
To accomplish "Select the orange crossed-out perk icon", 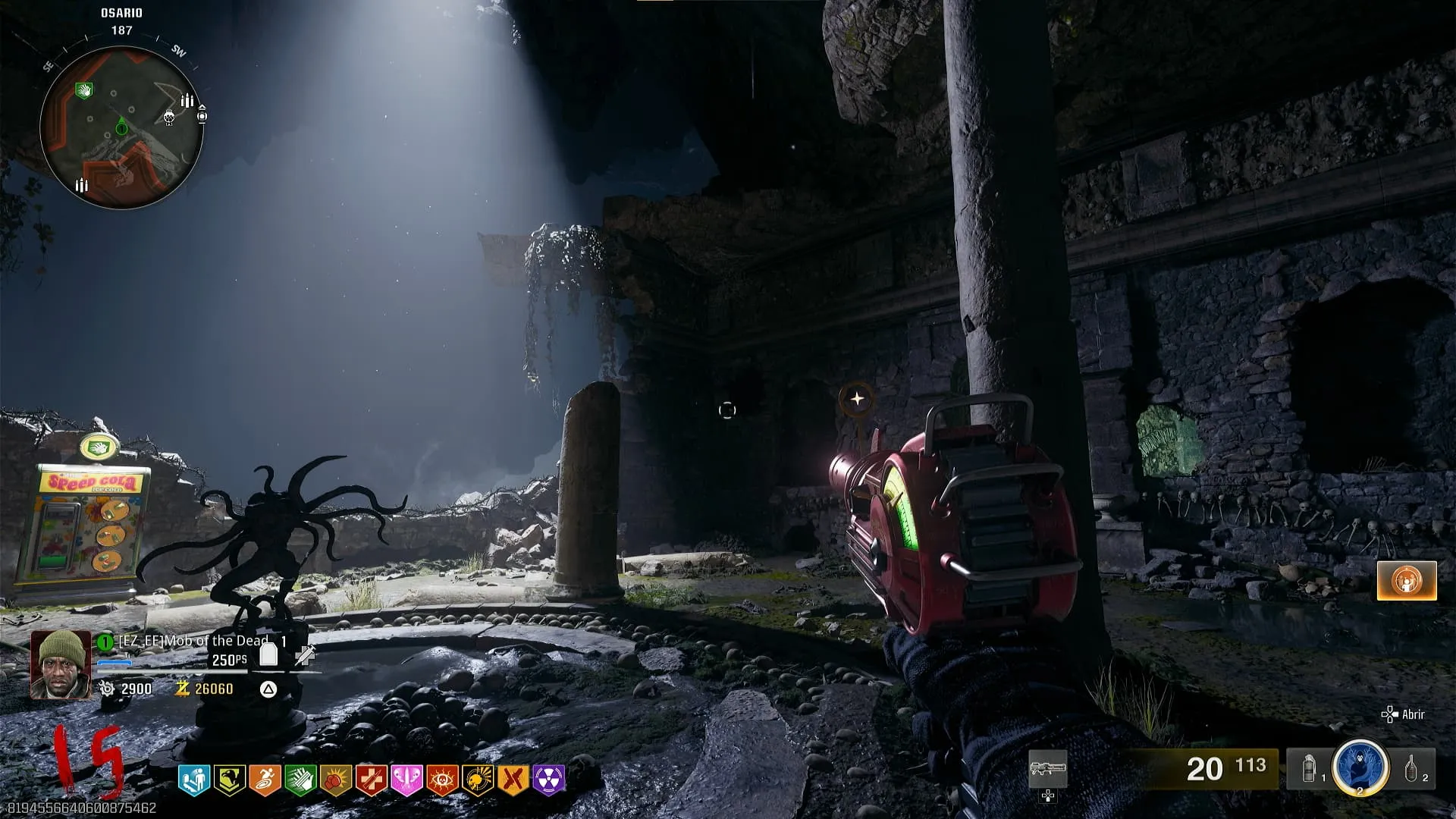I will (x=514, y=780).
